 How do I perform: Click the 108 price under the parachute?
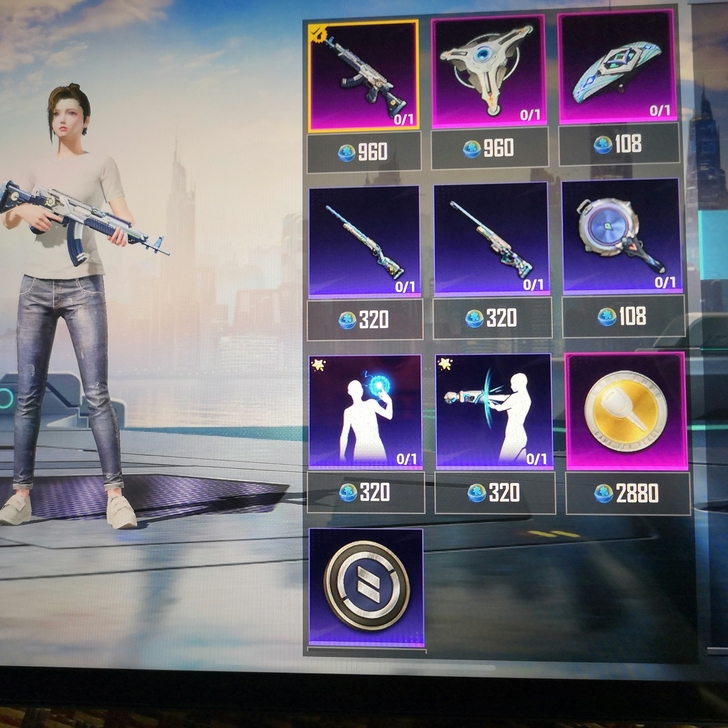coord(618,144)
